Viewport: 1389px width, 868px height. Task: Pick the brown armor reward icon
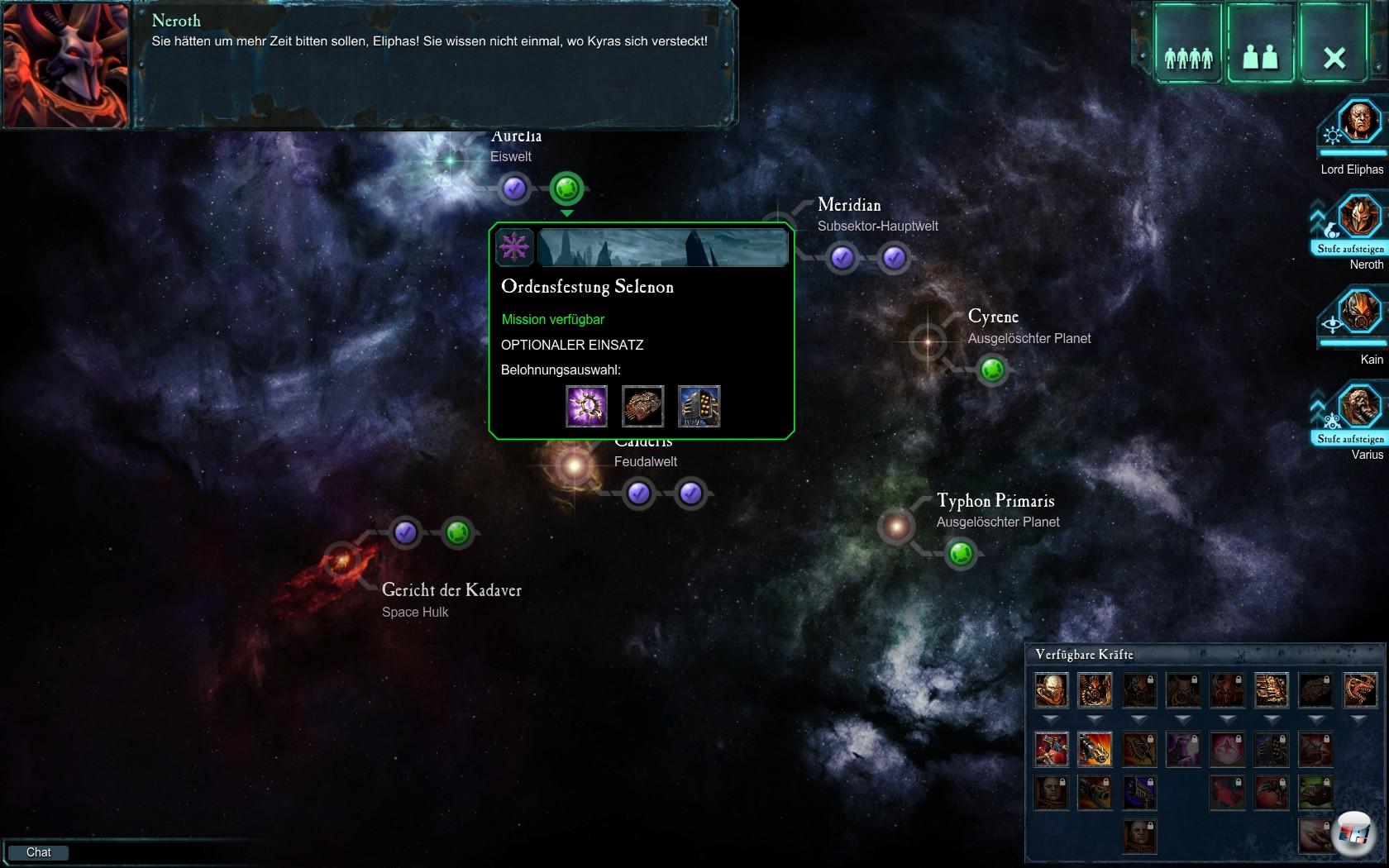pos(642,406)
